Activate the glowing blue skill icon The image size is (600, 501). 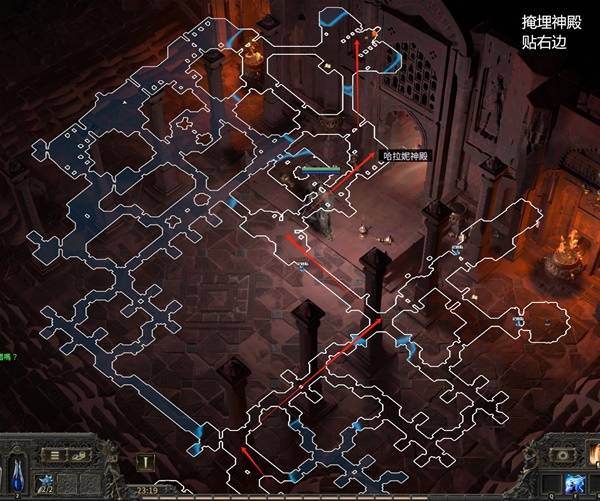[x=574, y=485]
